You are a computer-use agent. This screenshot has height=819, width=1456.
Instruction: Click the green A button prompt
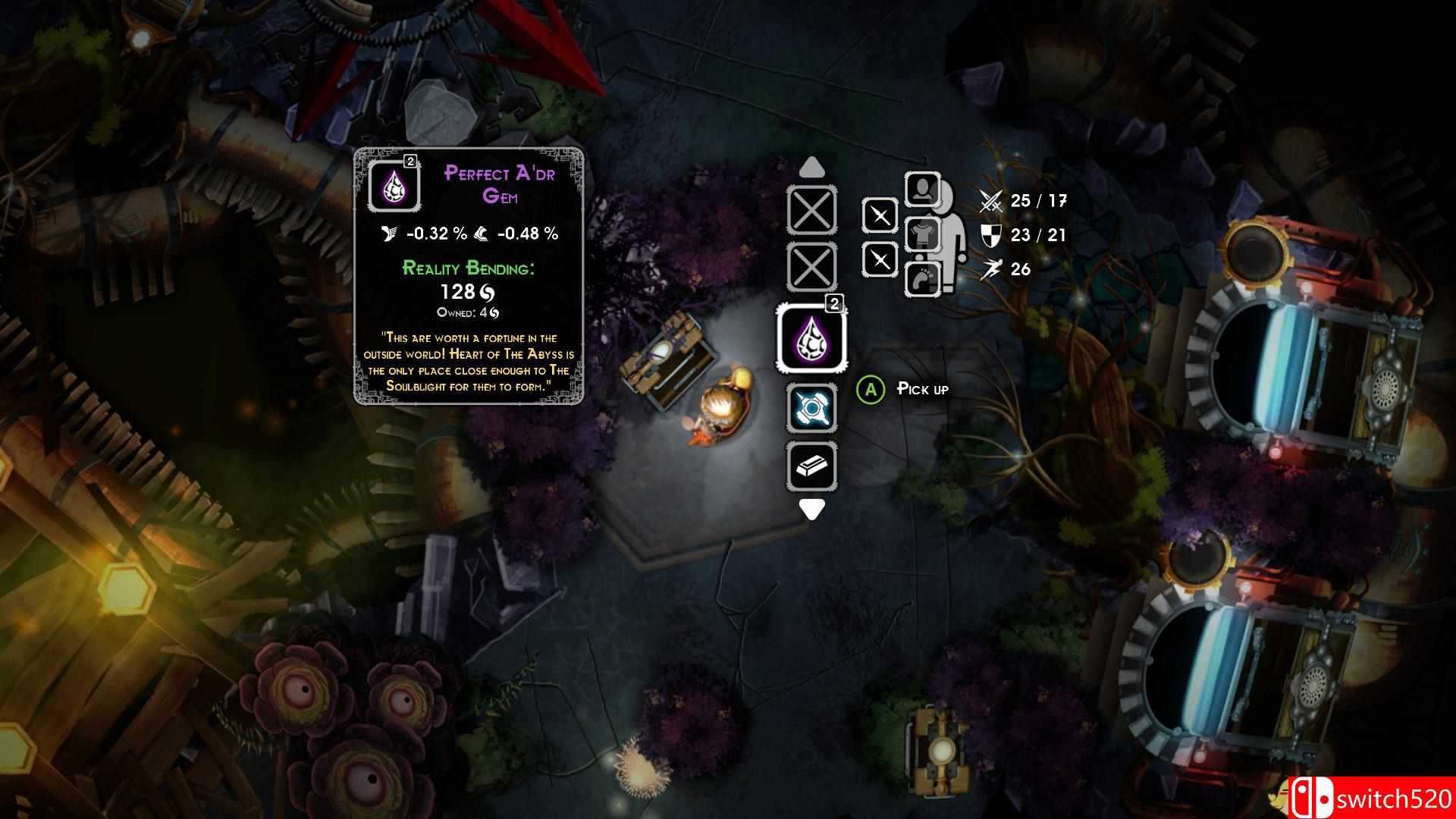click(871, 388)
